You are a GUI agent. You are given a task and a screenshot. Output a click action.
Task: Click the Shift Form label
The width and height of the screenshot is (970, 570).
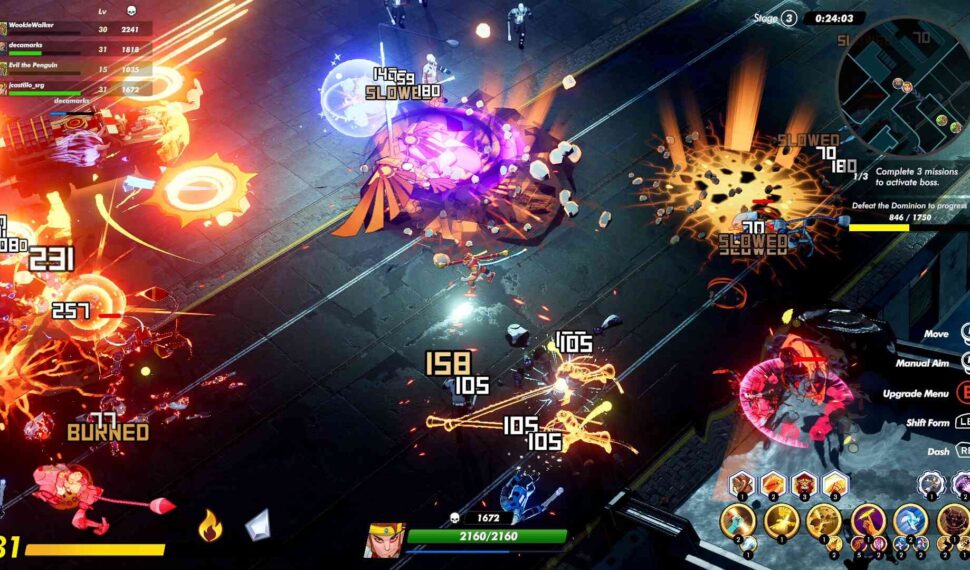pyautogui.click(x=924, y=422)
